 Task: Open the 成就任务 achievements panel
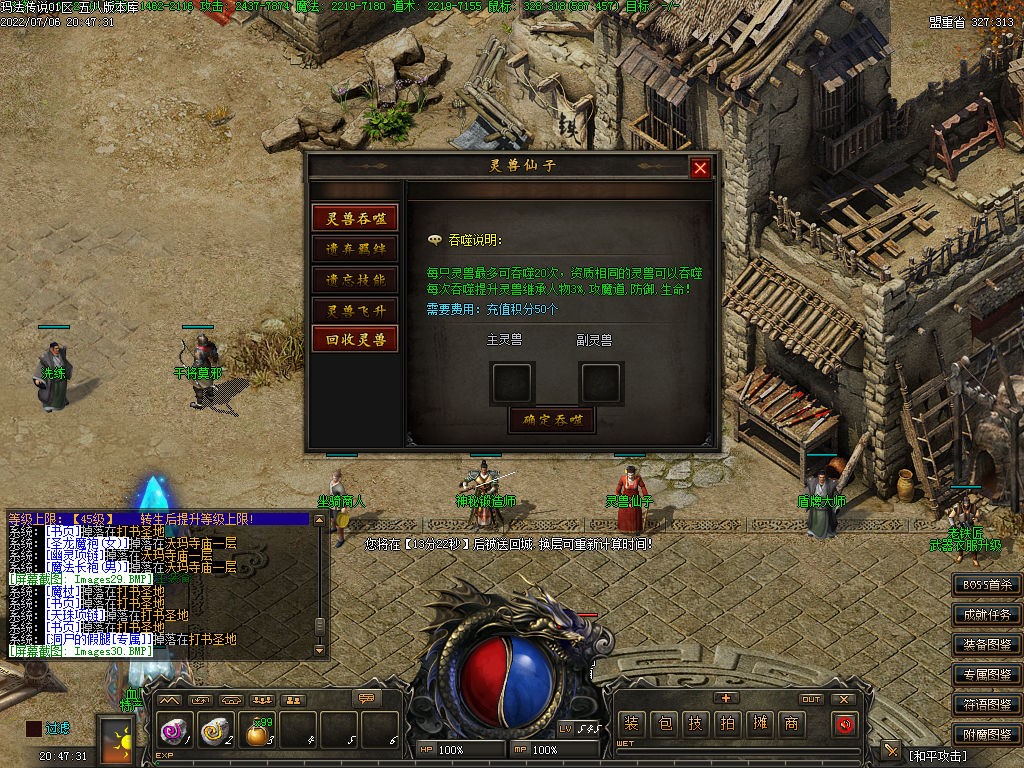tap(986, 614)
